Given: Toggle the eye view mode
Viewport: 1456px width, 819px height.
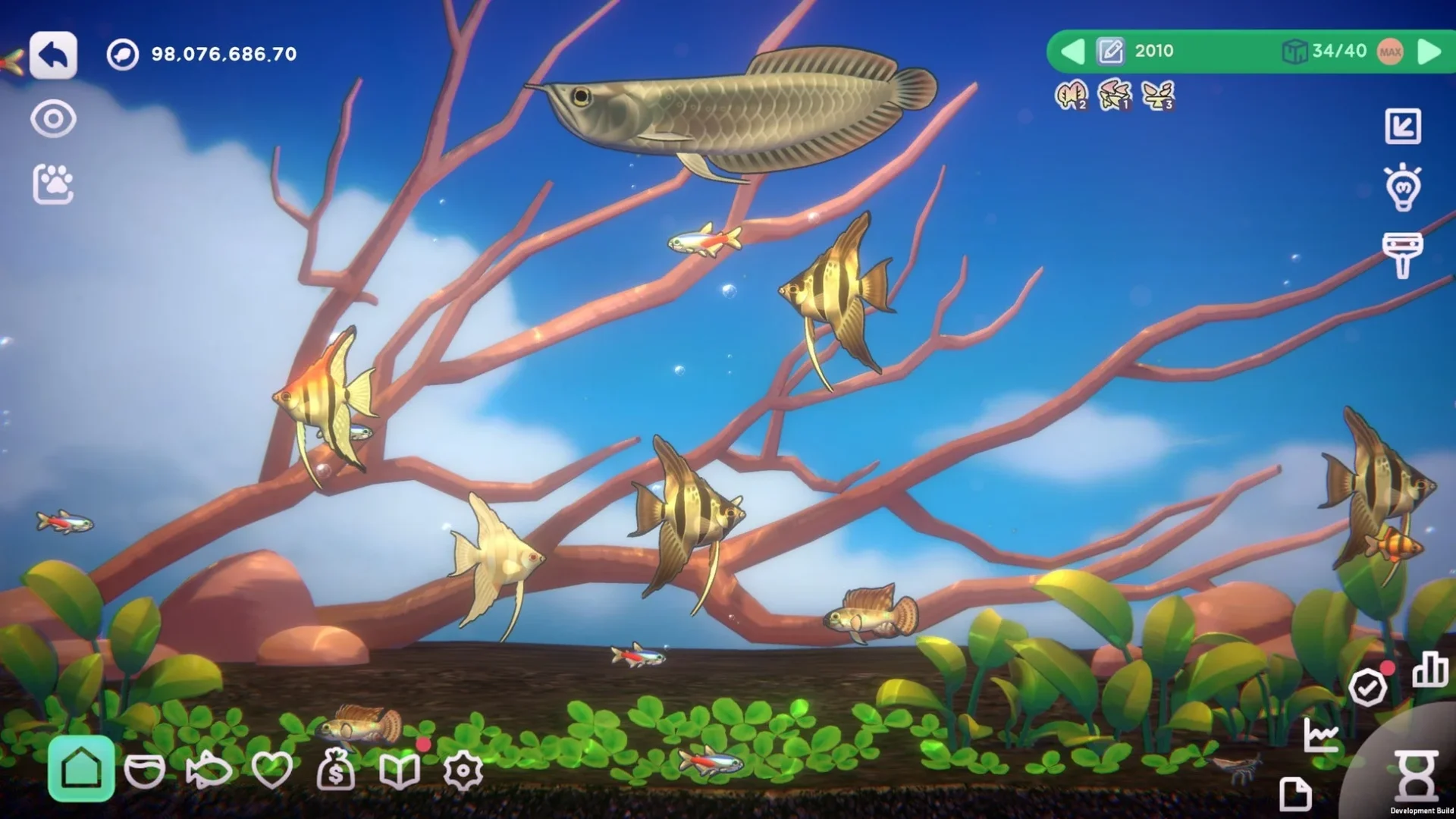Looking at the screenshot, I should click(53, 118).
